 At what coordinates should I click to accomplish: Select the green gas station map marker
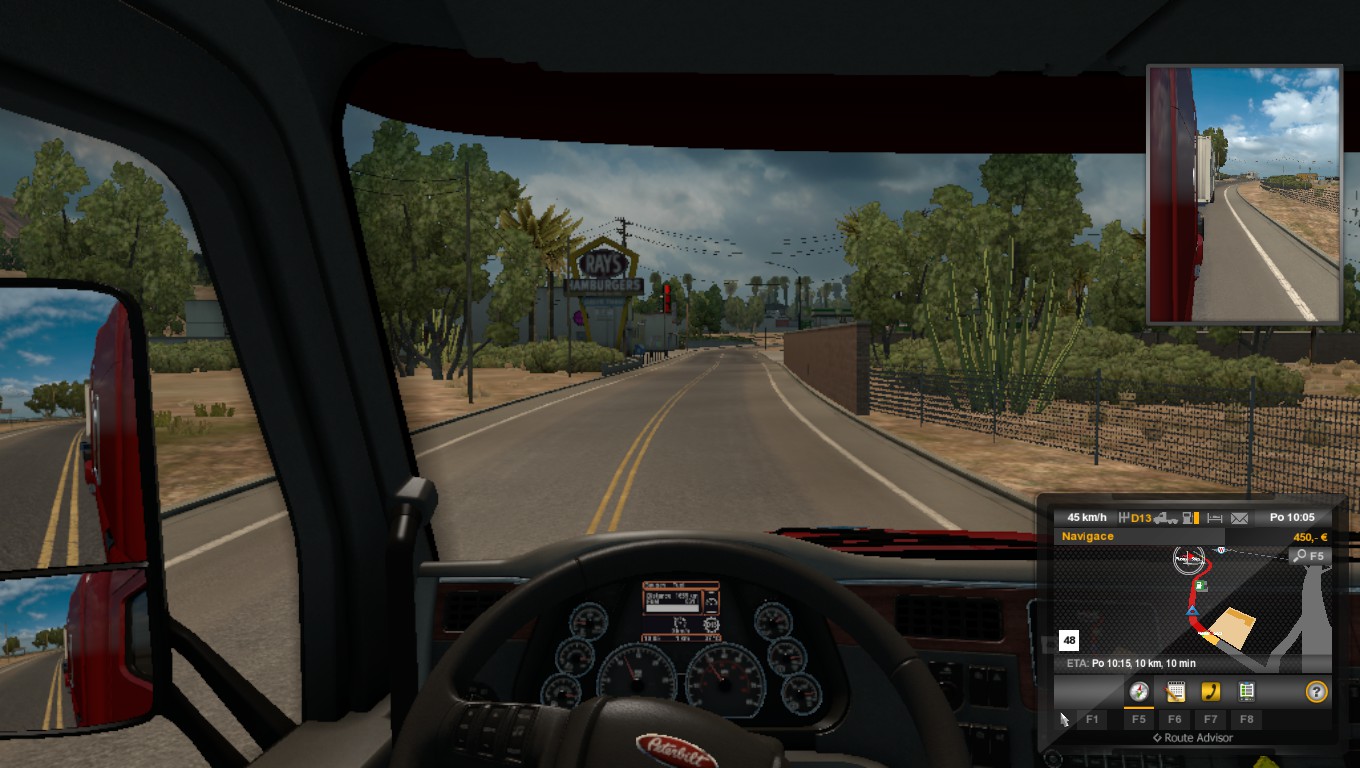point(1201,586)
